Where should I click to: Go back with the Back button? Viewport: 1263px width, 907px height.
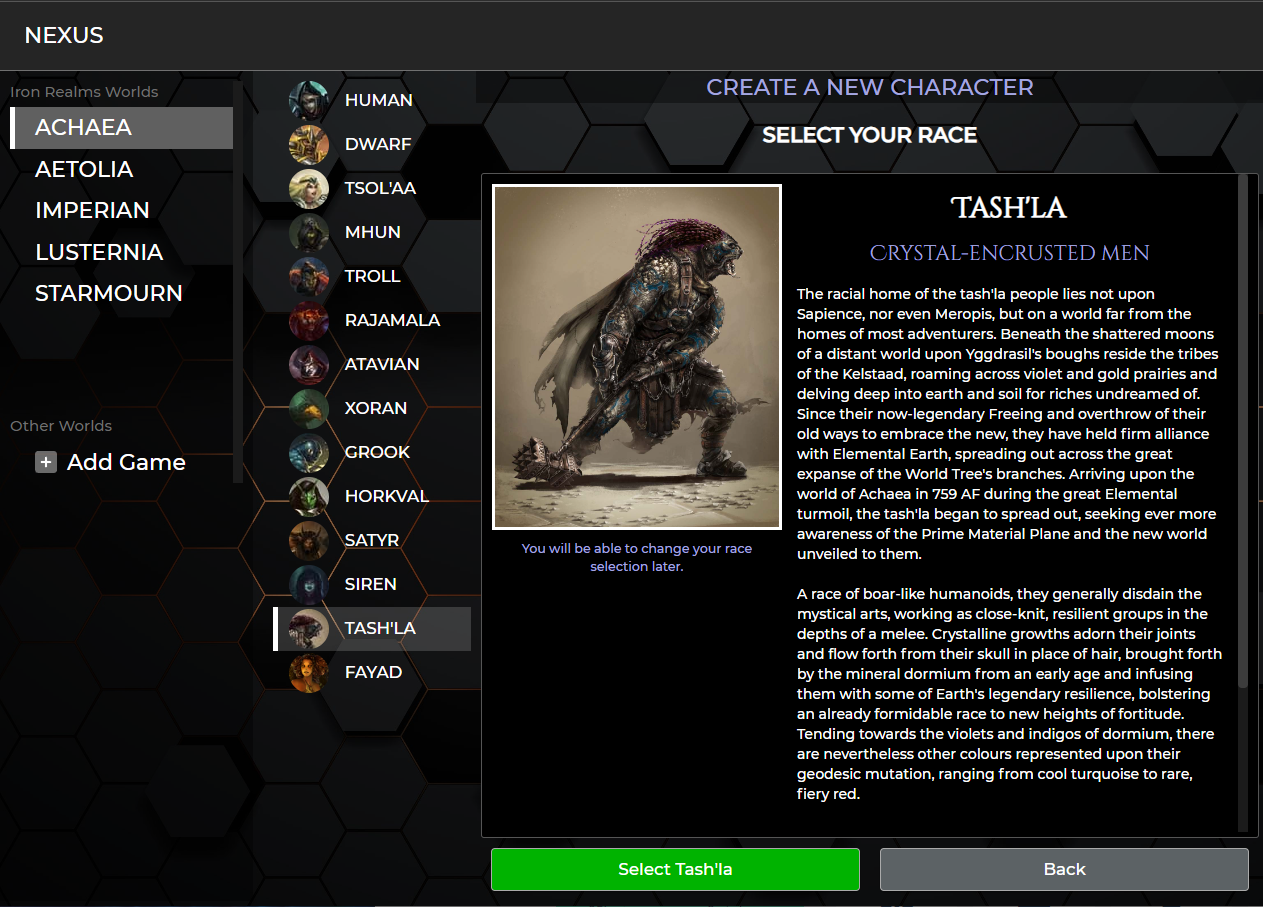1064,869
